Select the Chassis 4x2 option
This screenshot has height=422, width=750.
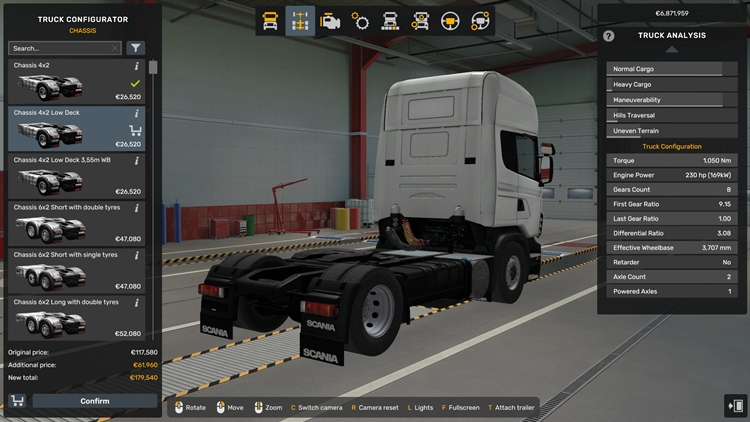coord(77,80)
